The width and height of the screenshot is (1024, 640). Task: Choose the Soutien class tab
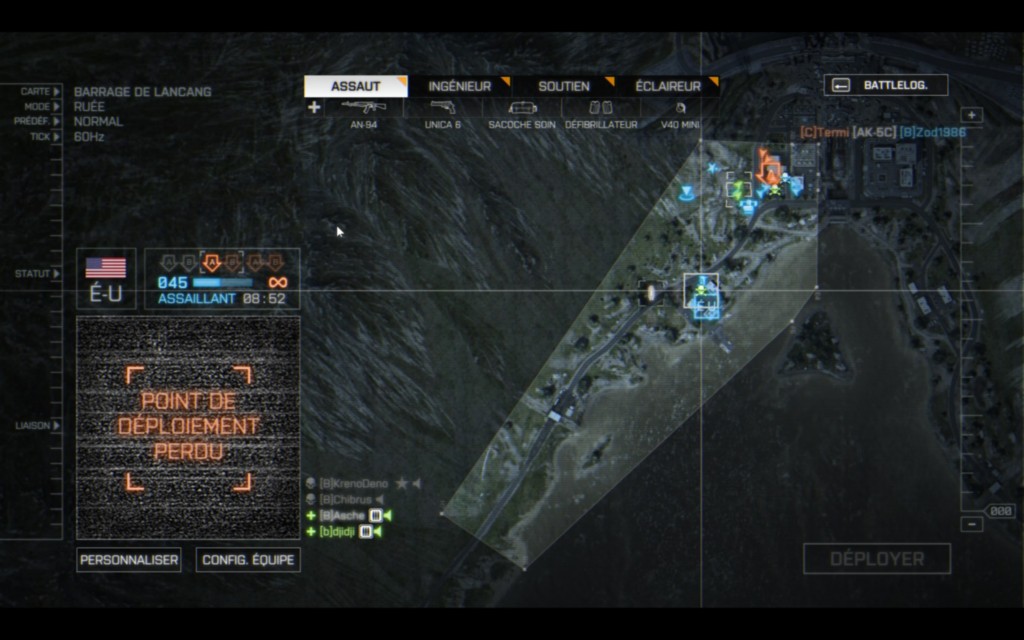pyautogui.click(x=563, y=87)
